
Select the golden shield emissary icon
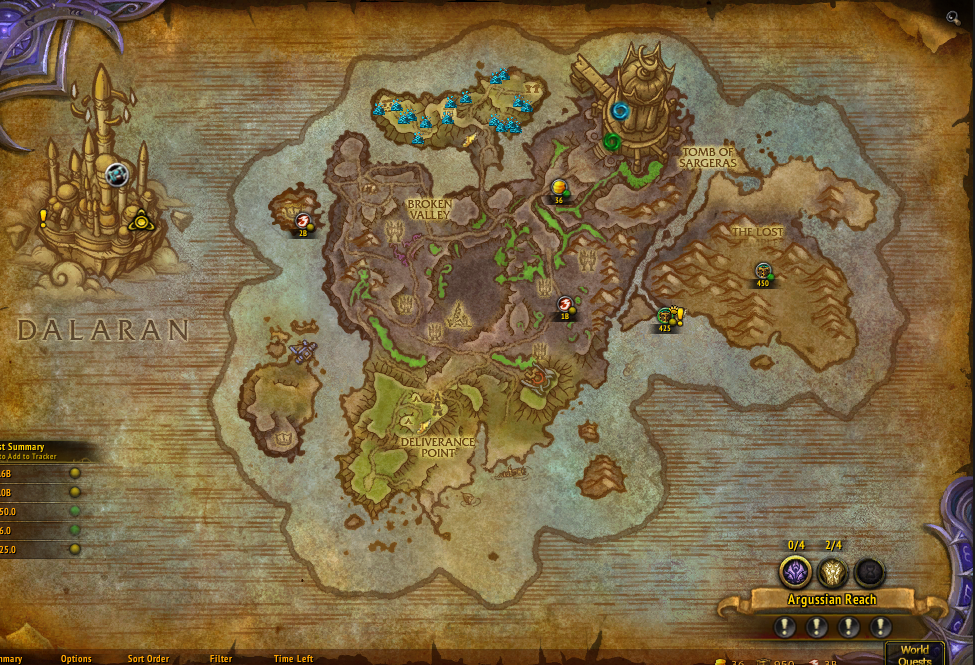pyautogui.click(x=833, y=572)
